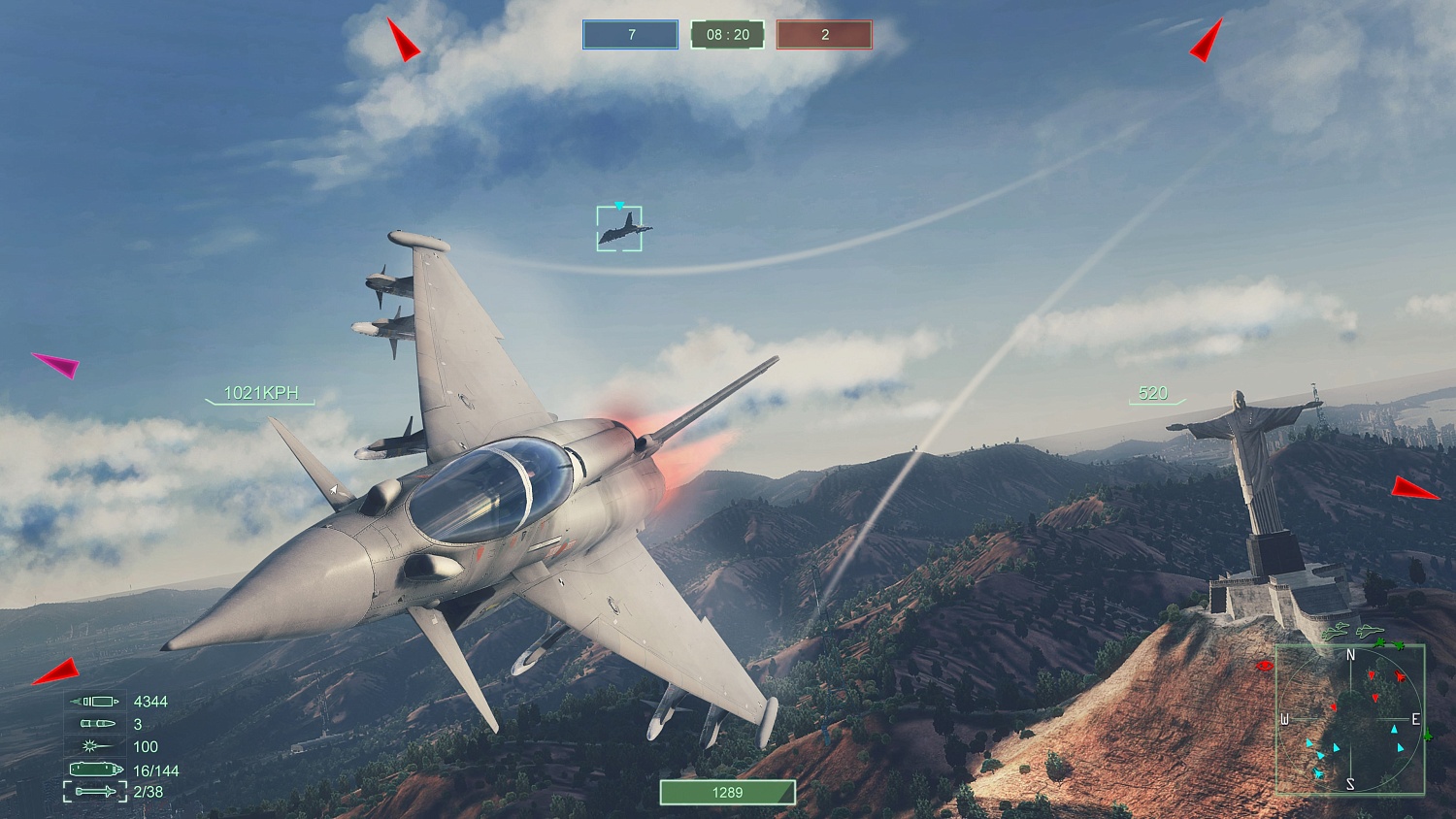Click the red team score panel showing 2

824,34
